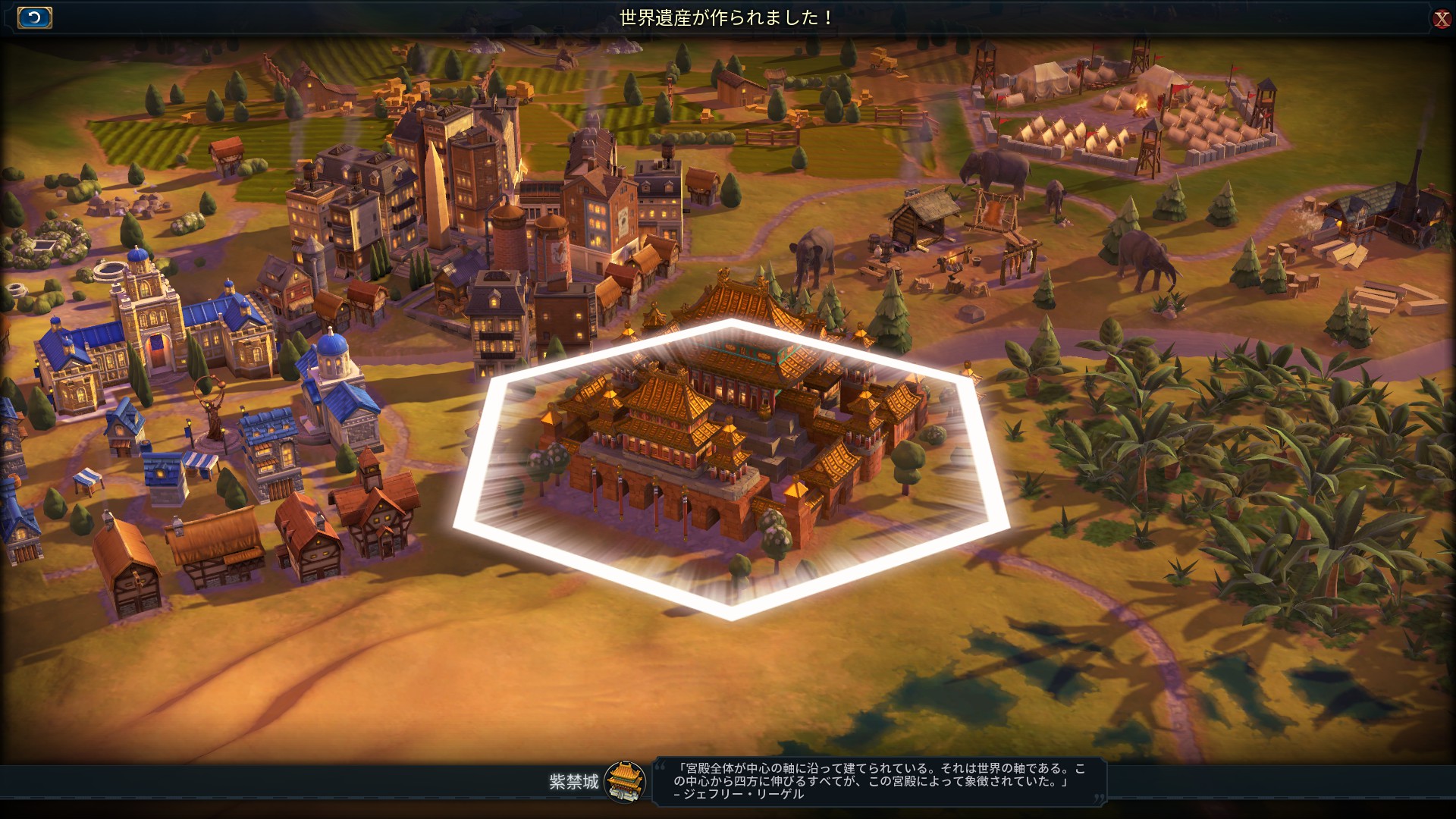Replay the wonder construction movie
1456x819 pixels.
(34, 17)
